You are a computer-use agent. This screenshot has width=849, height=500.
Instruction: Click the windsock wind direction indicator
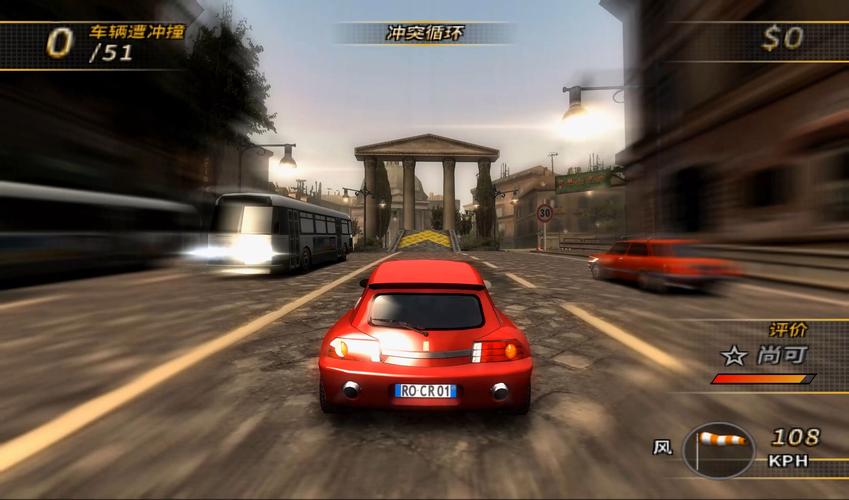720,442
